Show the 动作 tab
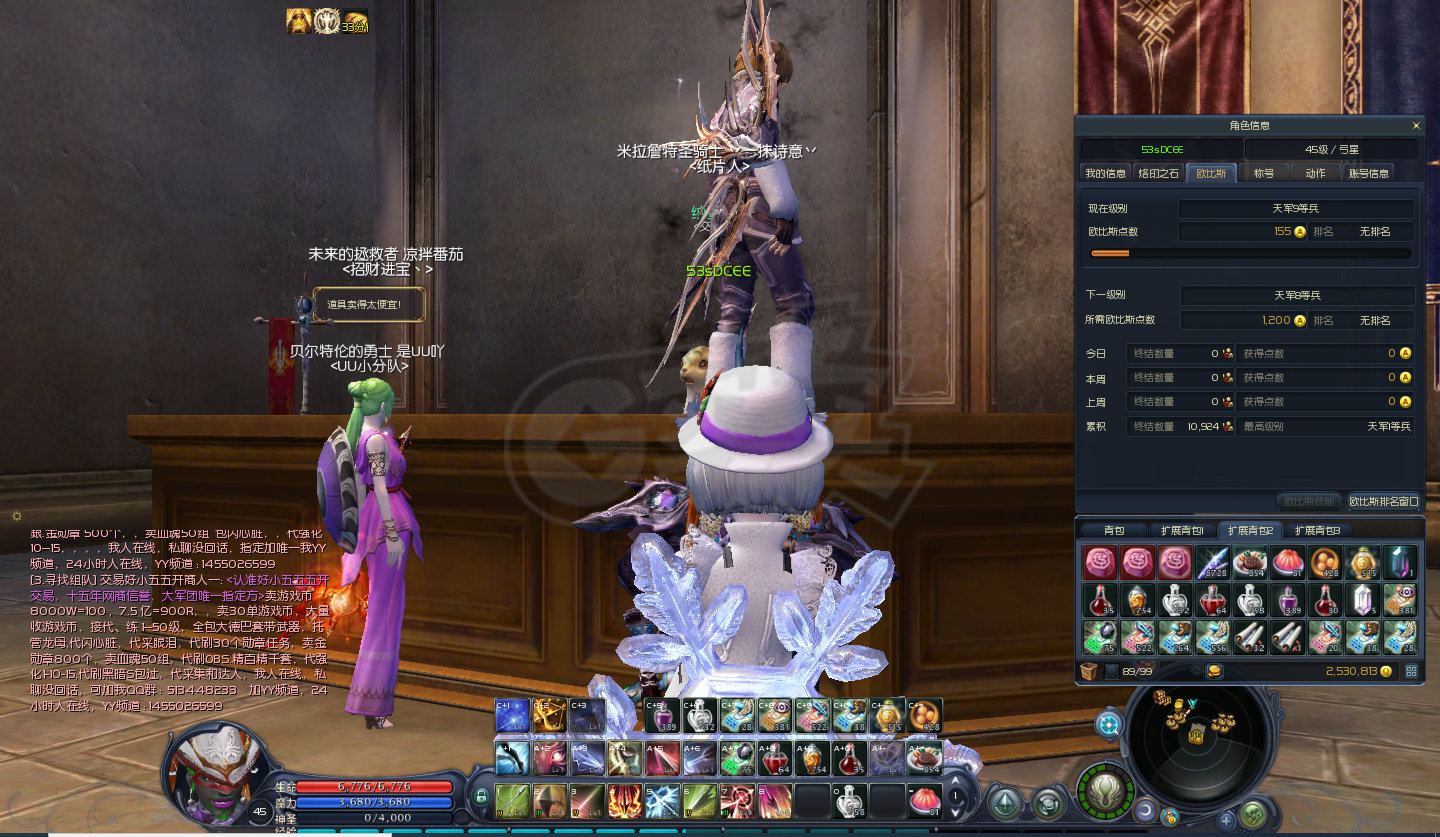The image size is (1440, 837). coord(1315,173)
